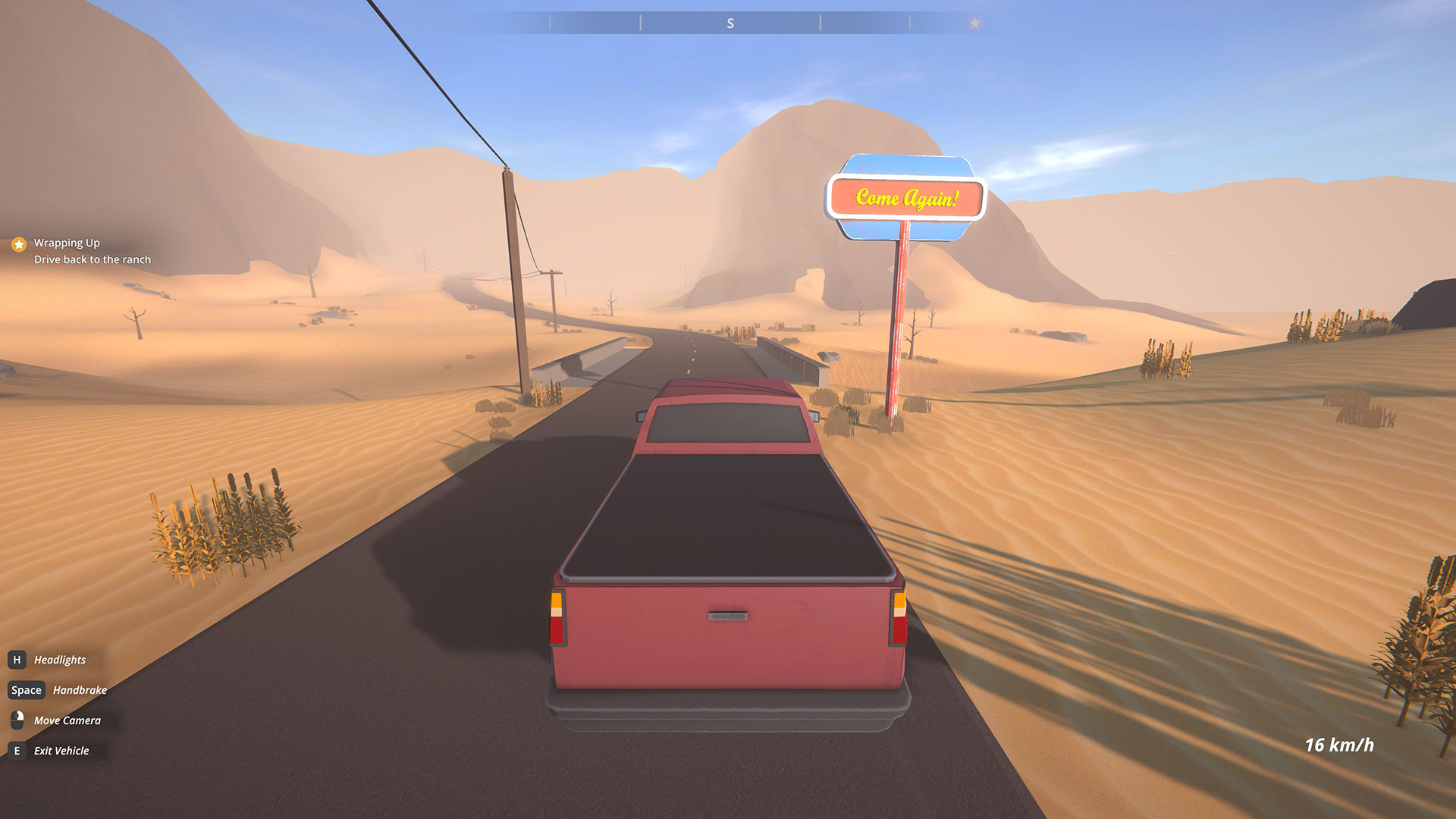Click the S heading on the compass bar
The height and width of the screenshot is (819, 1456).
click(730, 24)
